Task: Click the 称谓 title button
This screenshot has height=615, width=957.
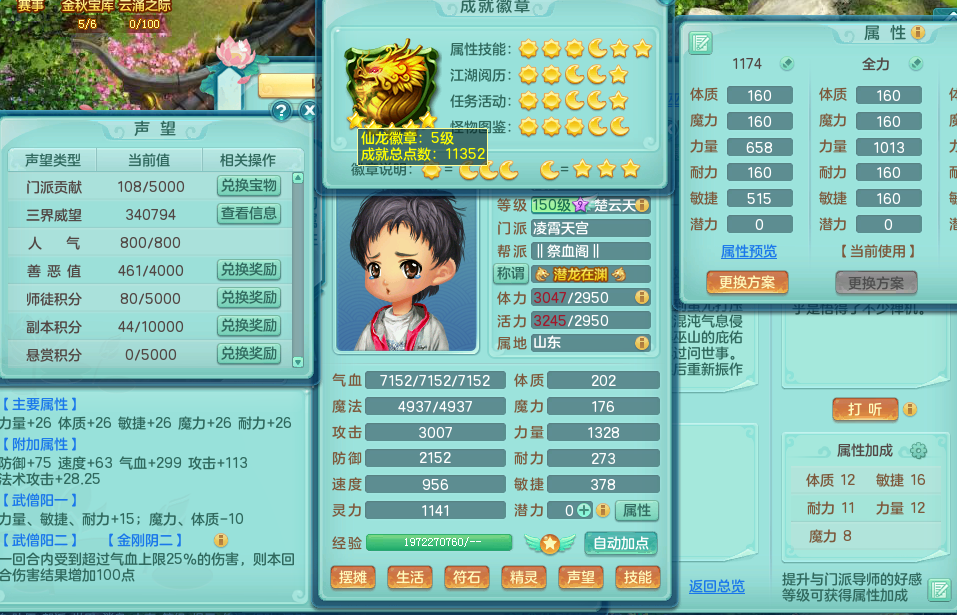Action: click(510, 274)
